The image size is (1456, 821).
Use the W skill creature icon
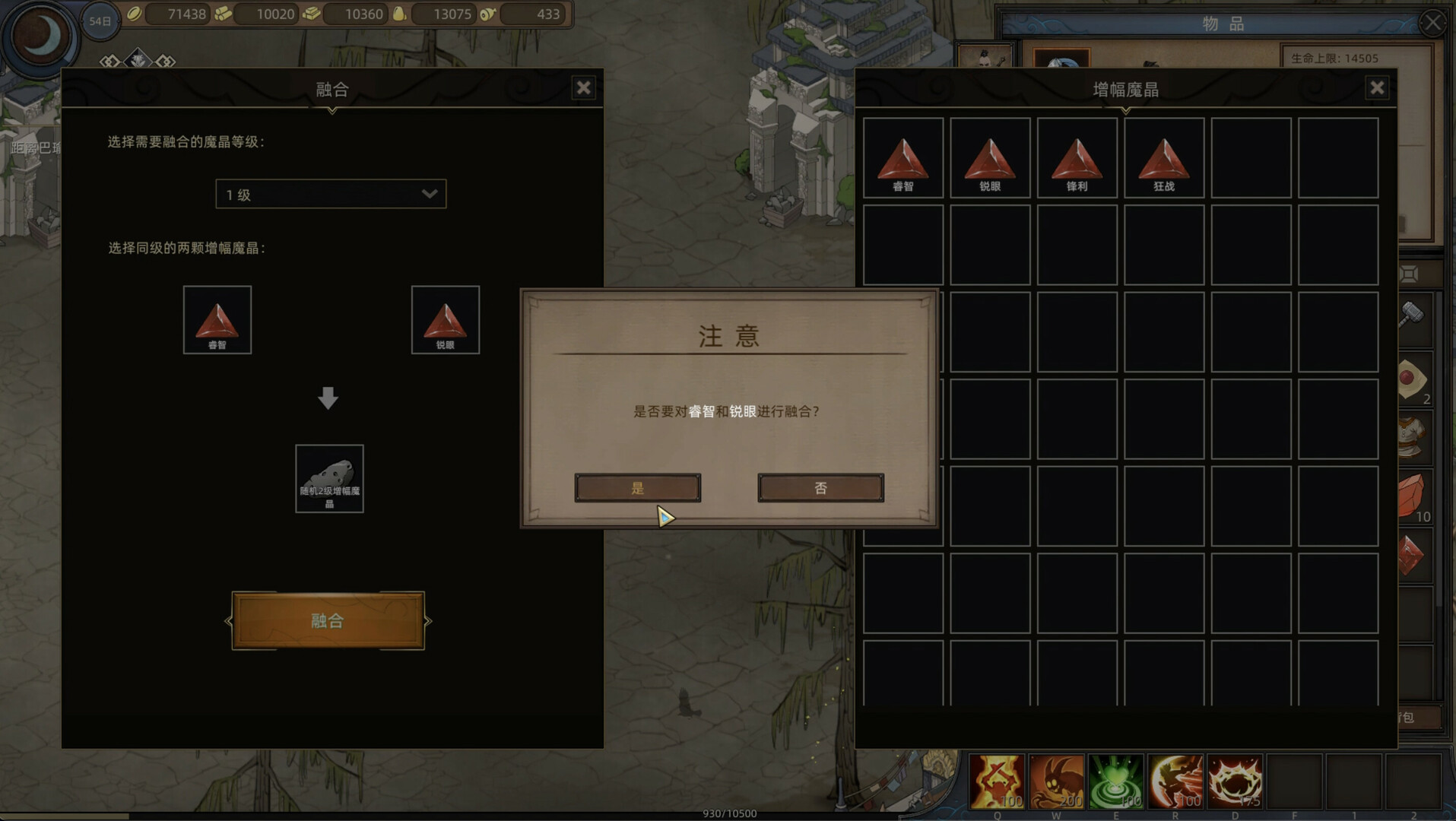tap(1056, 781)
